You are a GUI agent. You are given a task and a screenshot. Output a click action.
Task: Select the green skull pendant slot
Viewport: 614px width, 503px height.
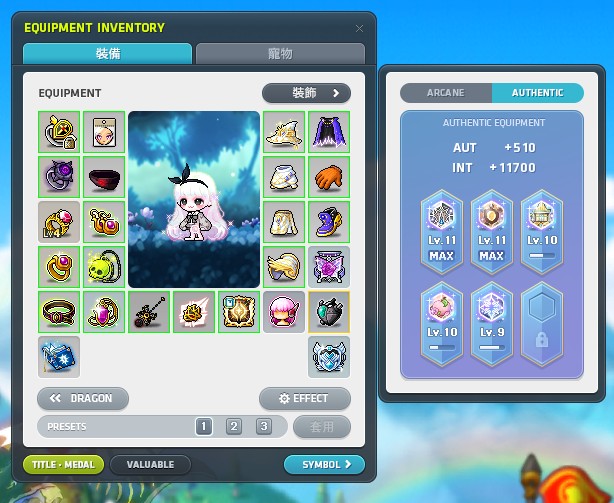pos(103,266)
